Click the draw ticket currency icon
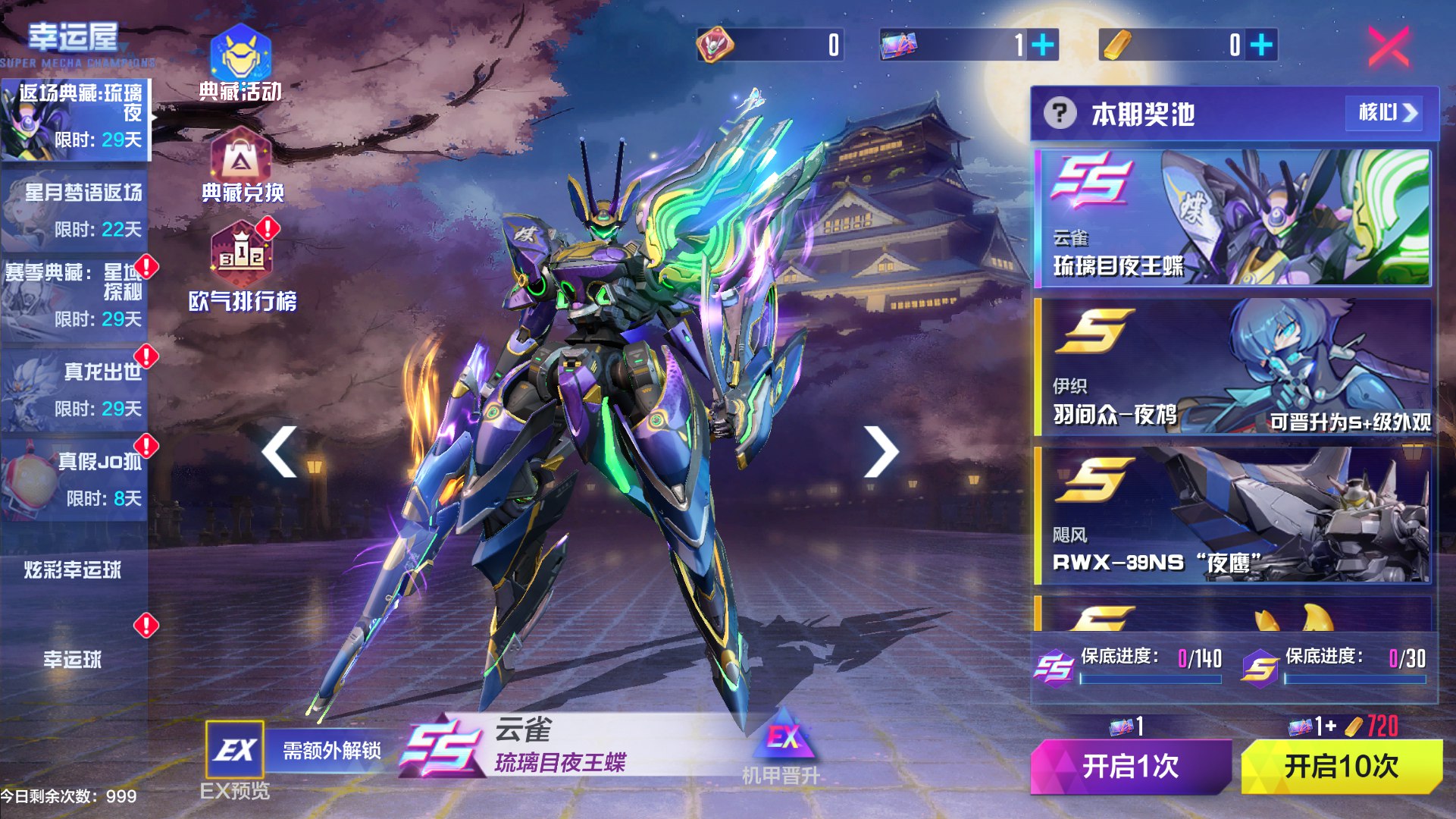The width and height of the screenshot is (1456, 819). [898, 45]
